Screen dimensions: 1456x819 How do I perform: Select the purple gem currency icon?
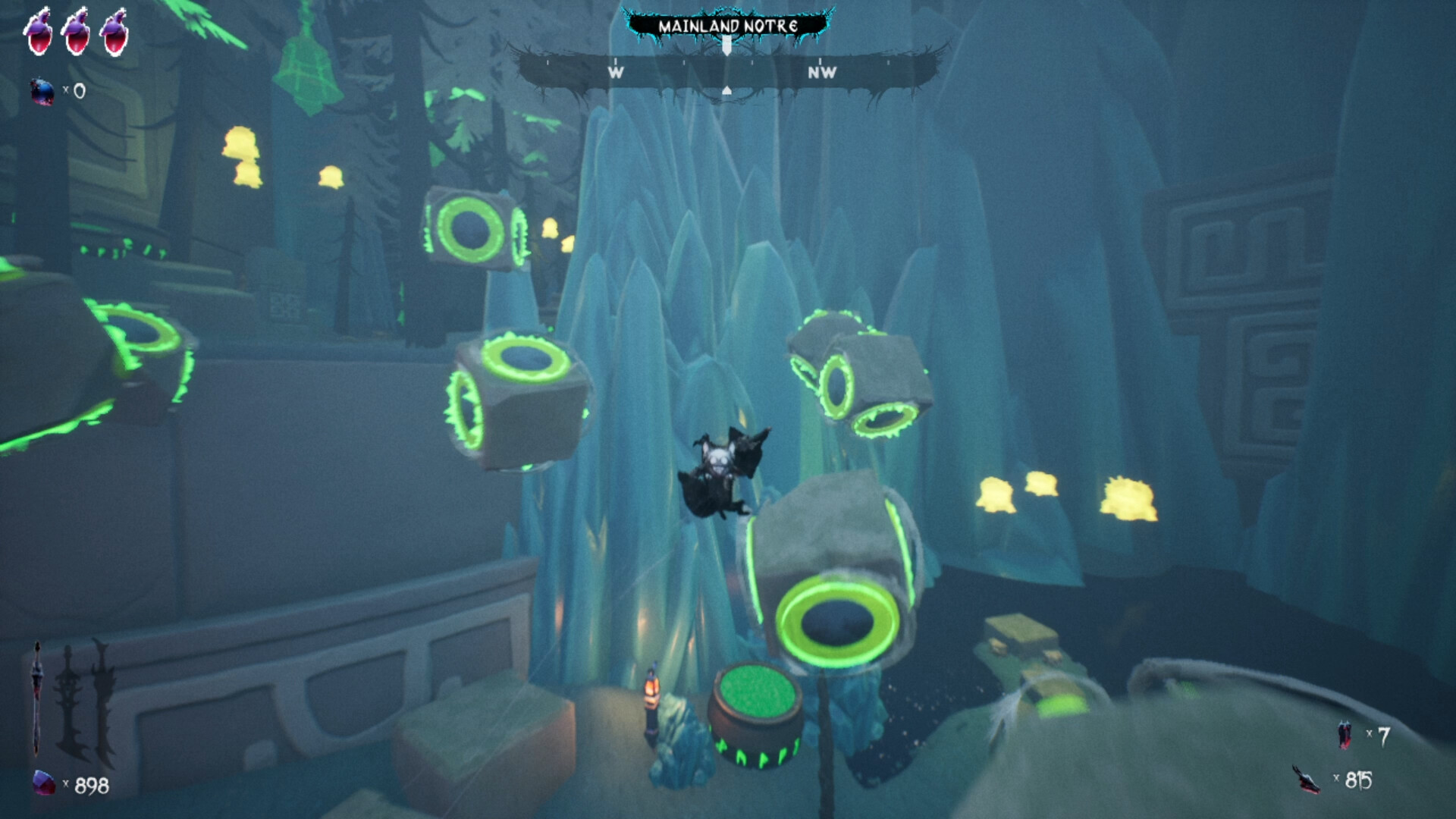tap(44, 783)
